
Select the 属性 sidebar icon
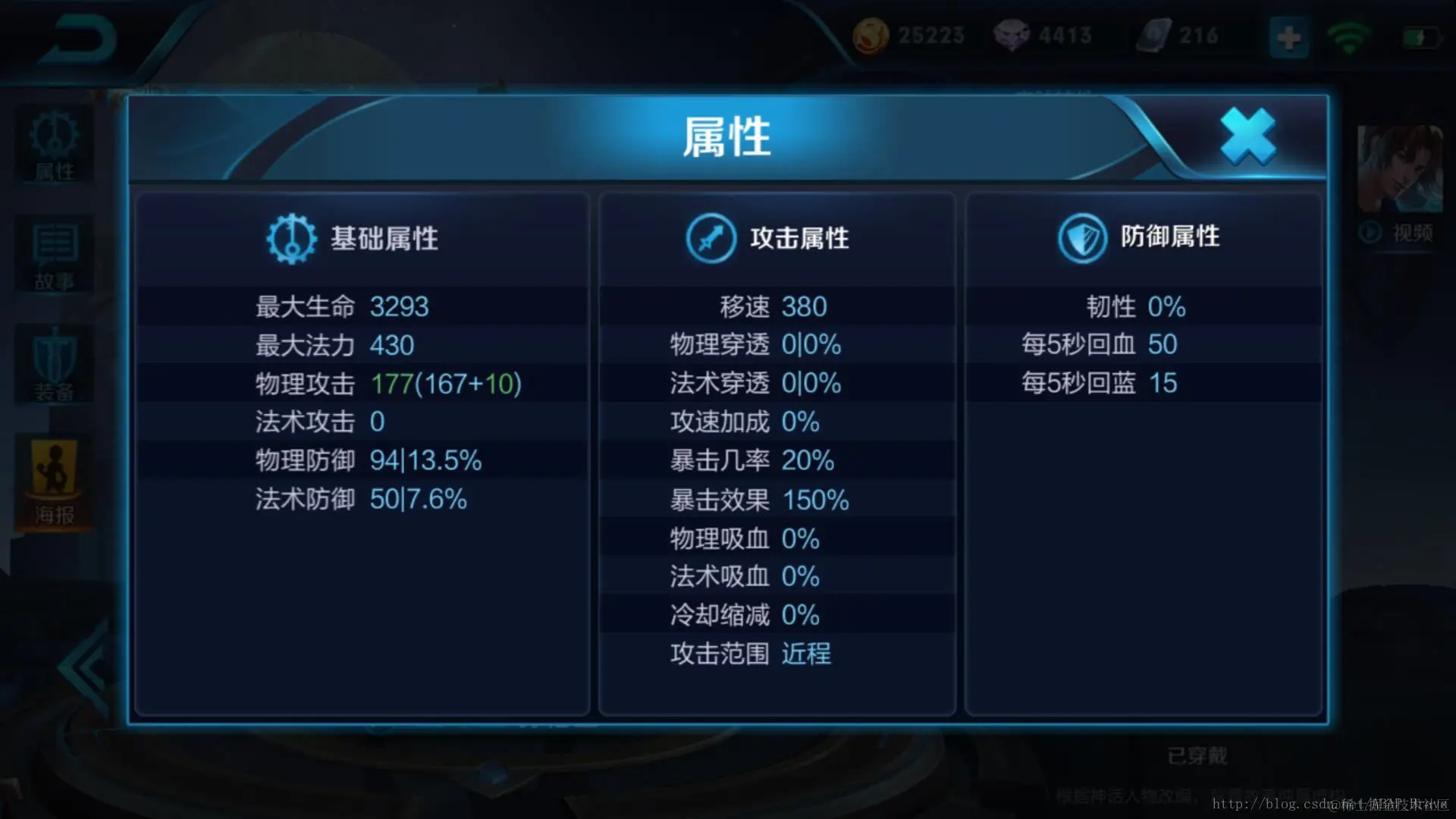pyautogui.click(x=53, y=144)
